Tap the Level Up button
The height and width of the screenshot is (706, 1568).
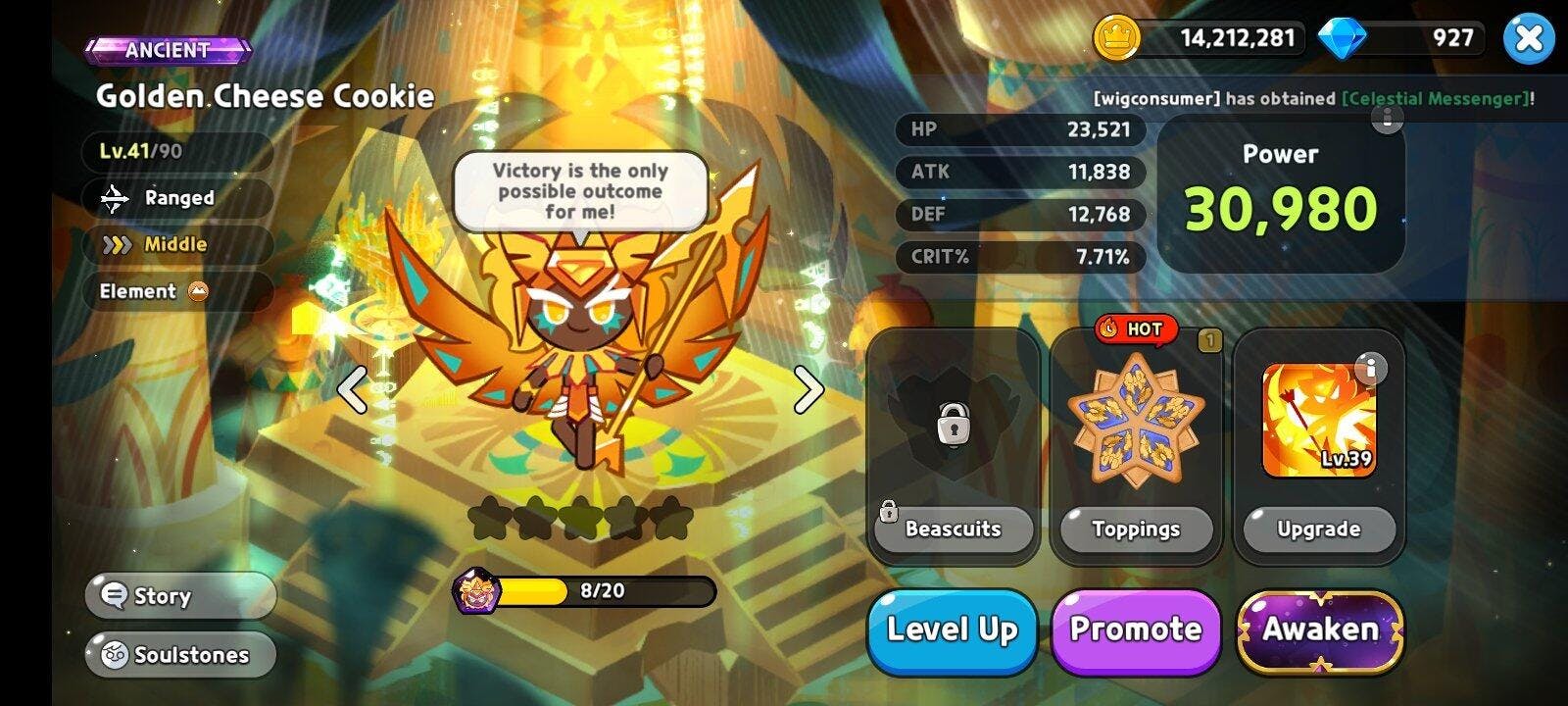[952, 630]
